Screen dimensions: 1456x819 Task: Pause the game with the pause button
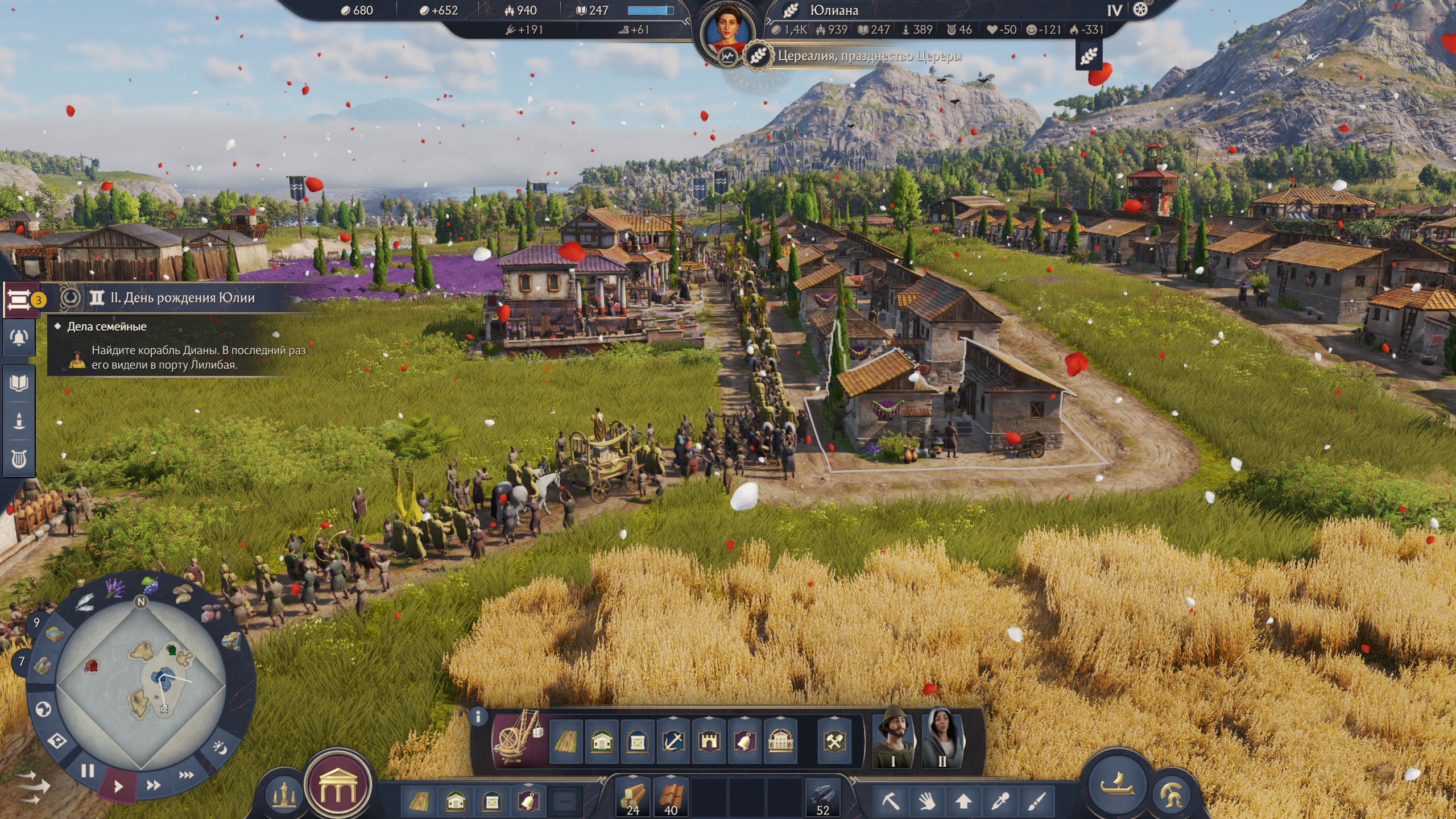pos(88,771)
